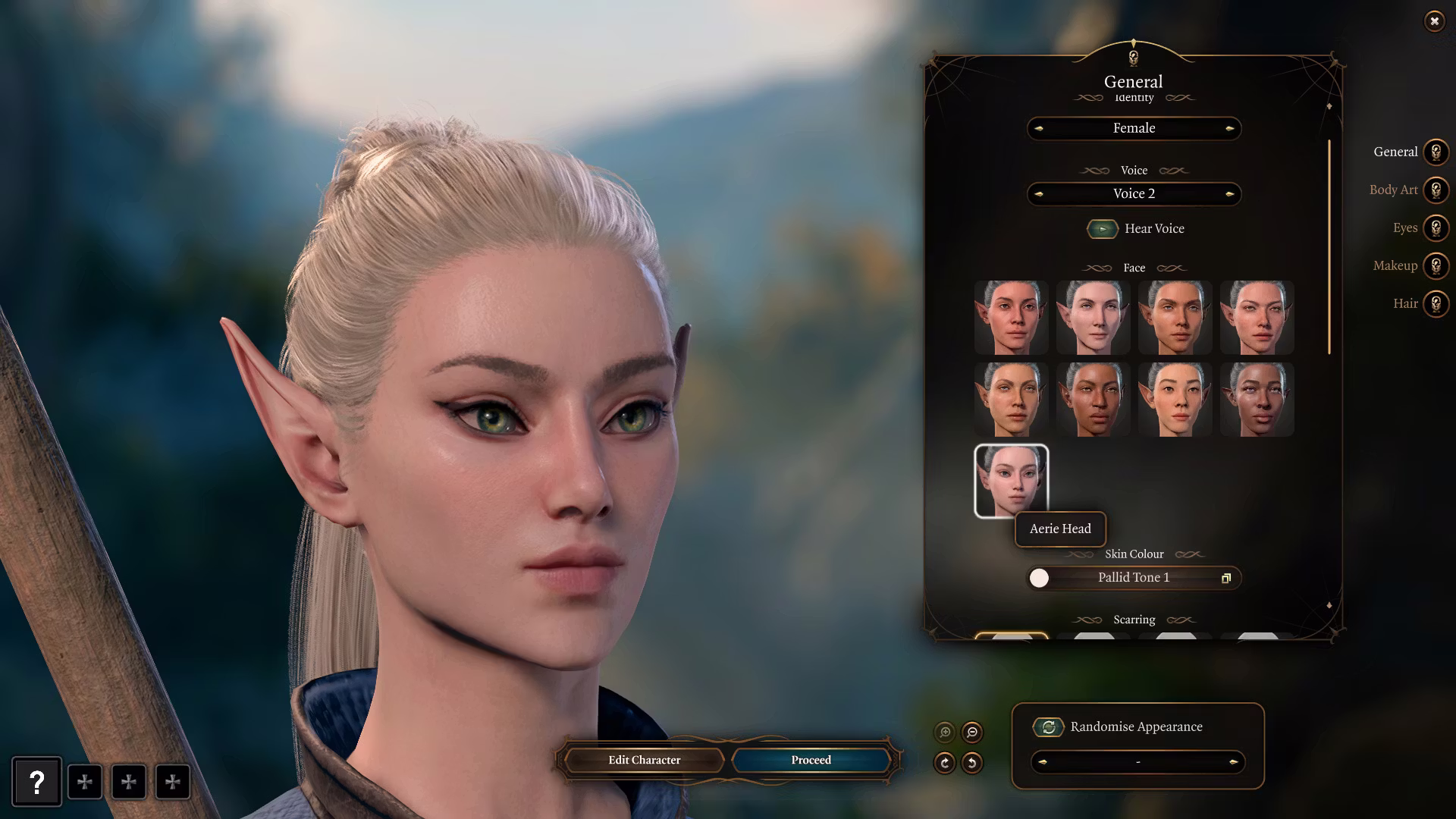Viewport: 1456px width, 819px height.
Task: Select the Aerie Head face thumbnail
Action: point(1011,481)
